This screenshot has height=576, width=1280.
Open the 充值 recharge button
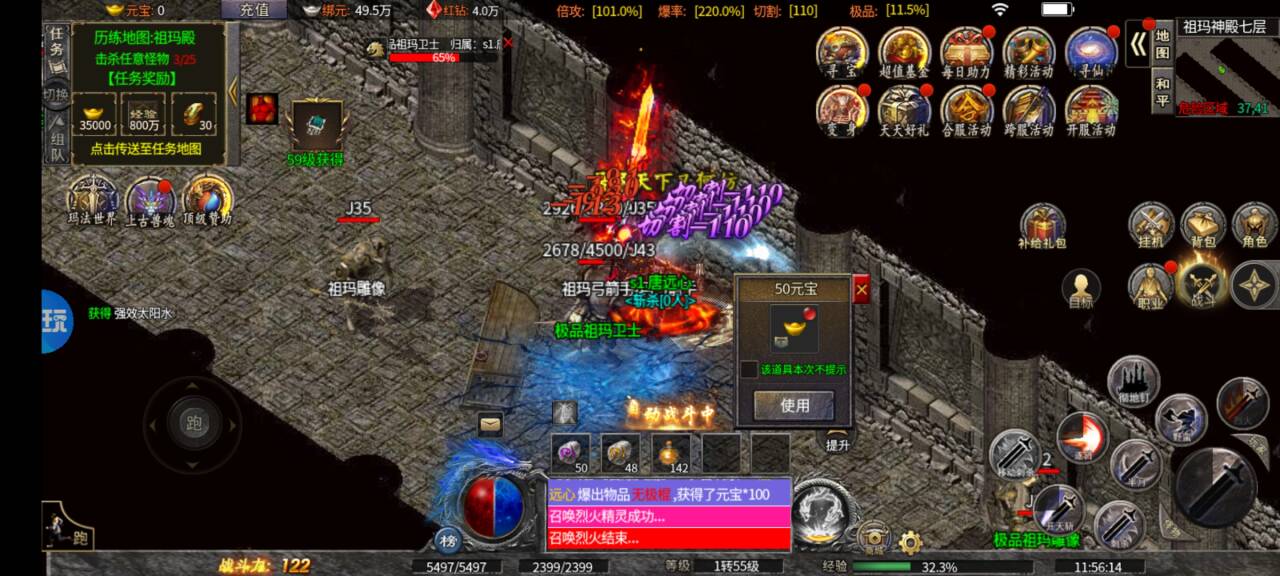[x=254, y=10]
